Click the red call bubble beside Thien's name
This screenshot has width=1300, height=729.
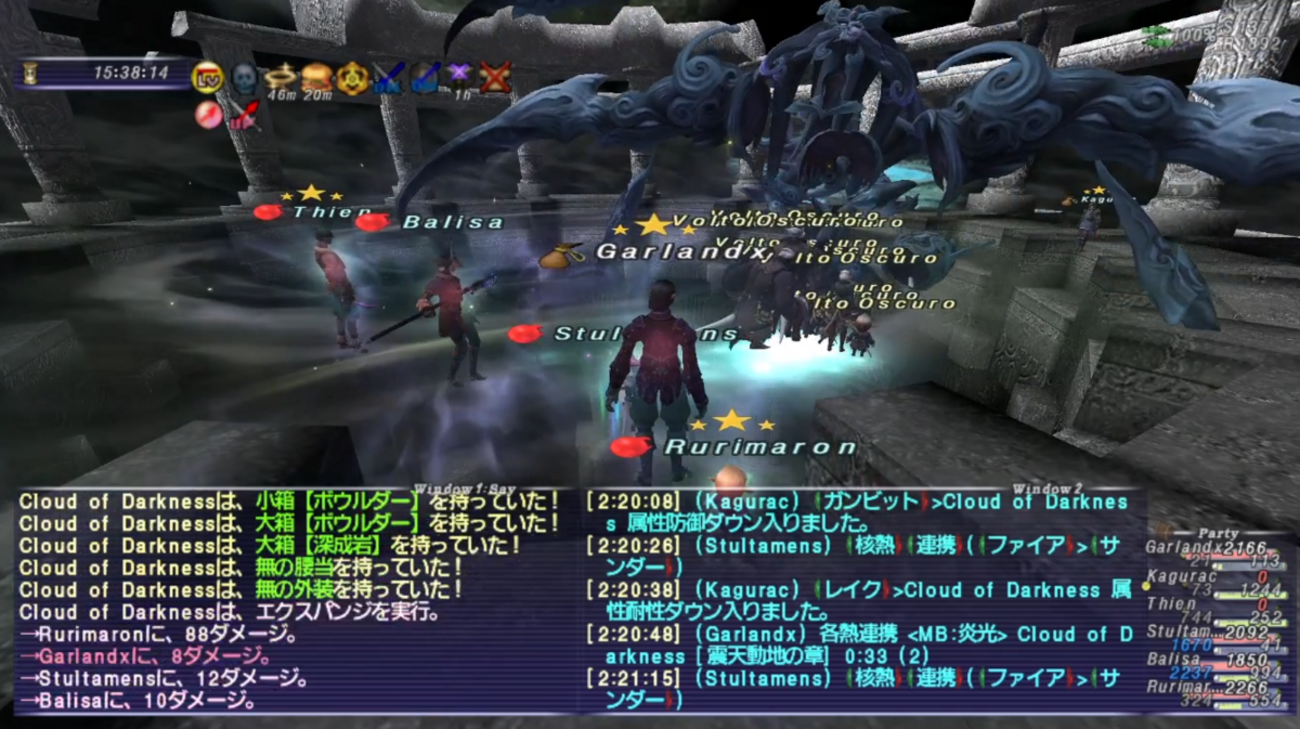click(x=268, y=211)
